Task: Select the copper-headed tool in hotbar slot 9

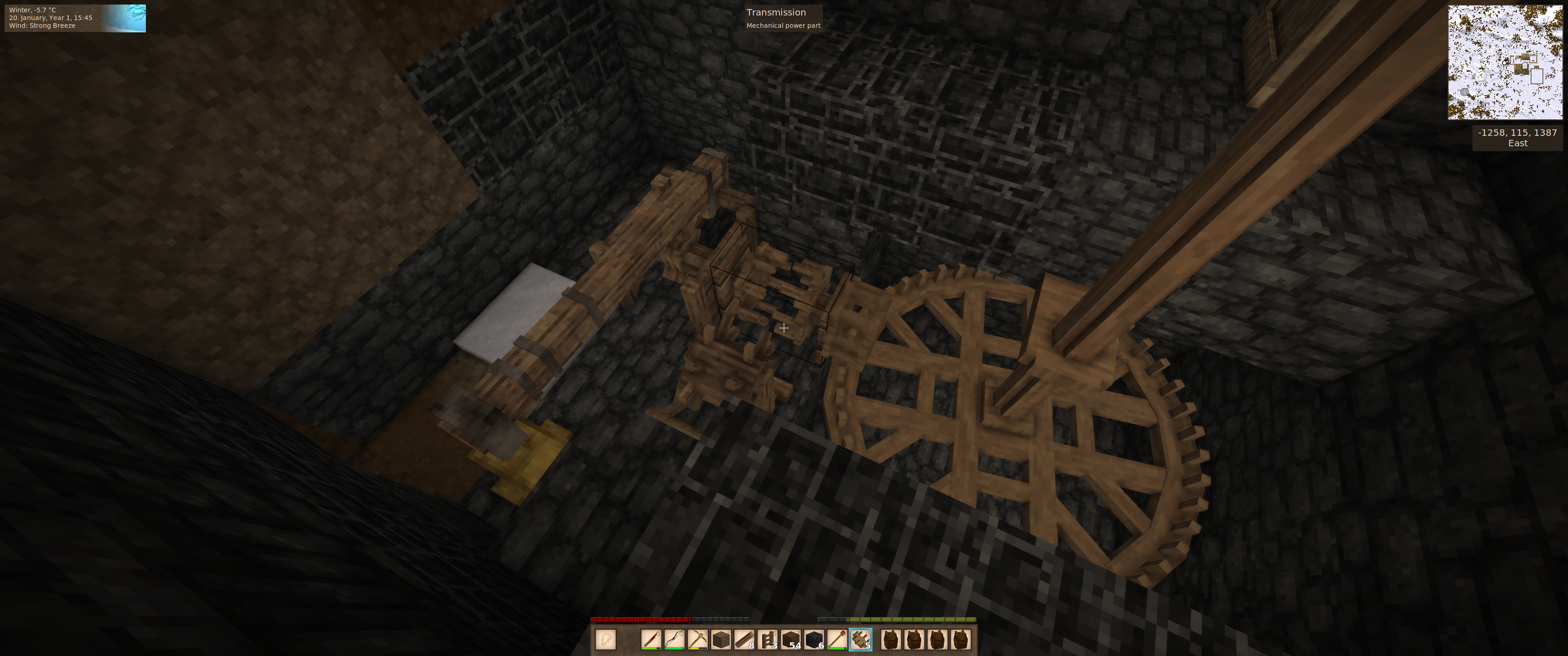Action: pyautogui.click(x=837, y=640)
